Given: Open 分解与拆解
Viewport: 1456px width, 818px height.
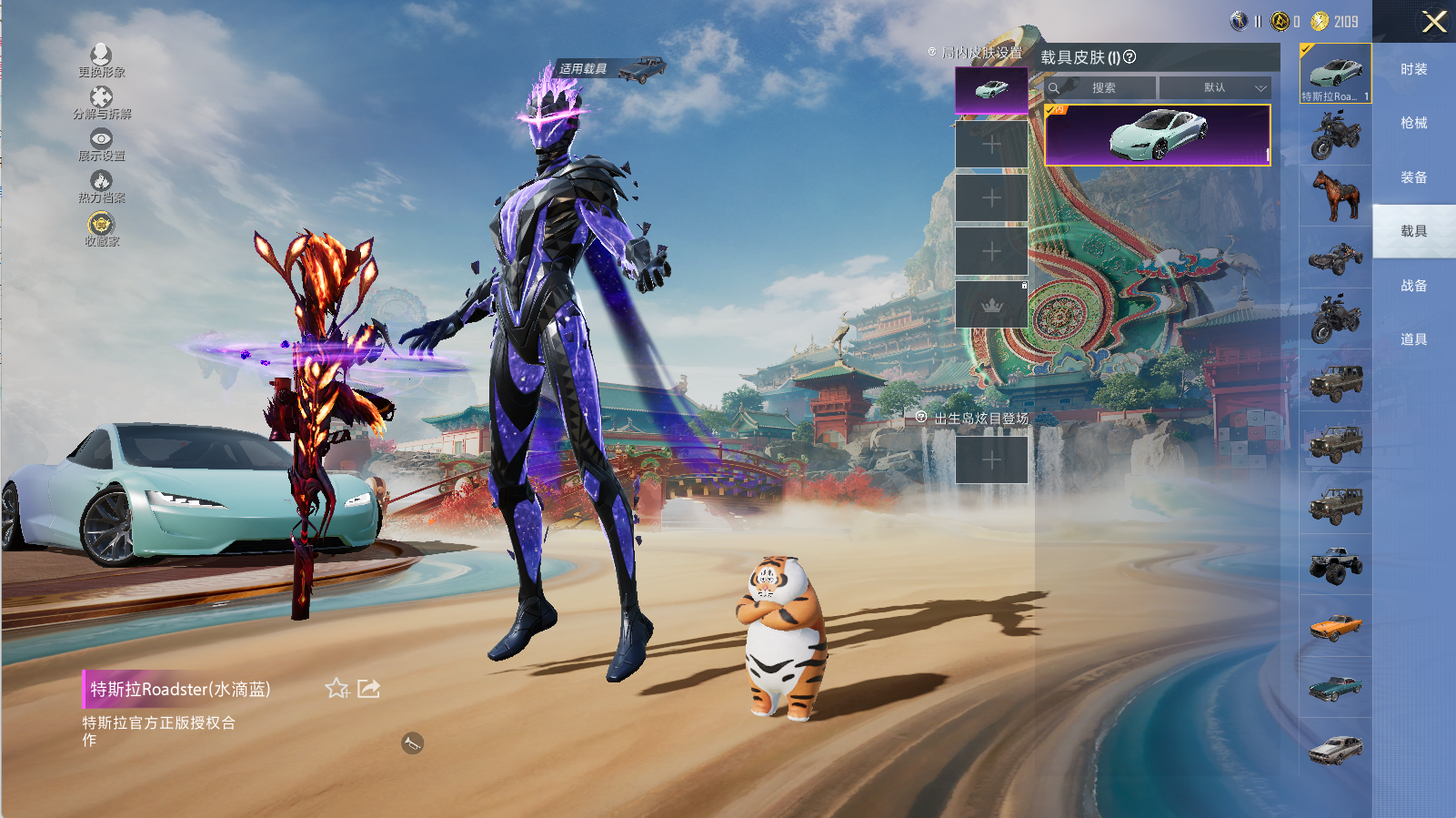Looking at the screenshot, I should coord(101,99).
